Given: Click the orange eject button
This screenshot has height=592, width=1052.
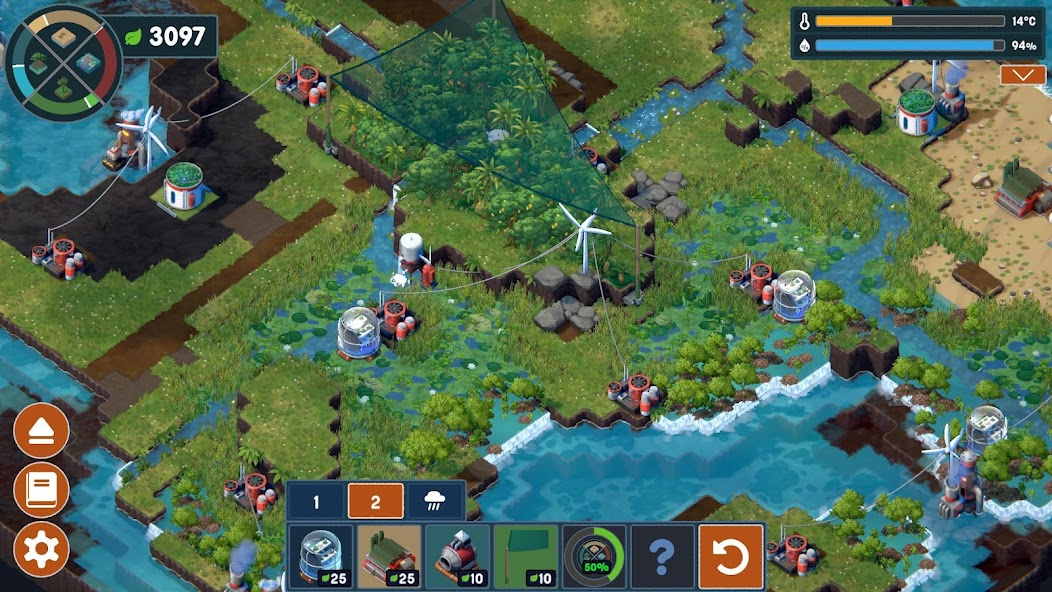Looking at the screenshot, I should [x=41, y=431].
